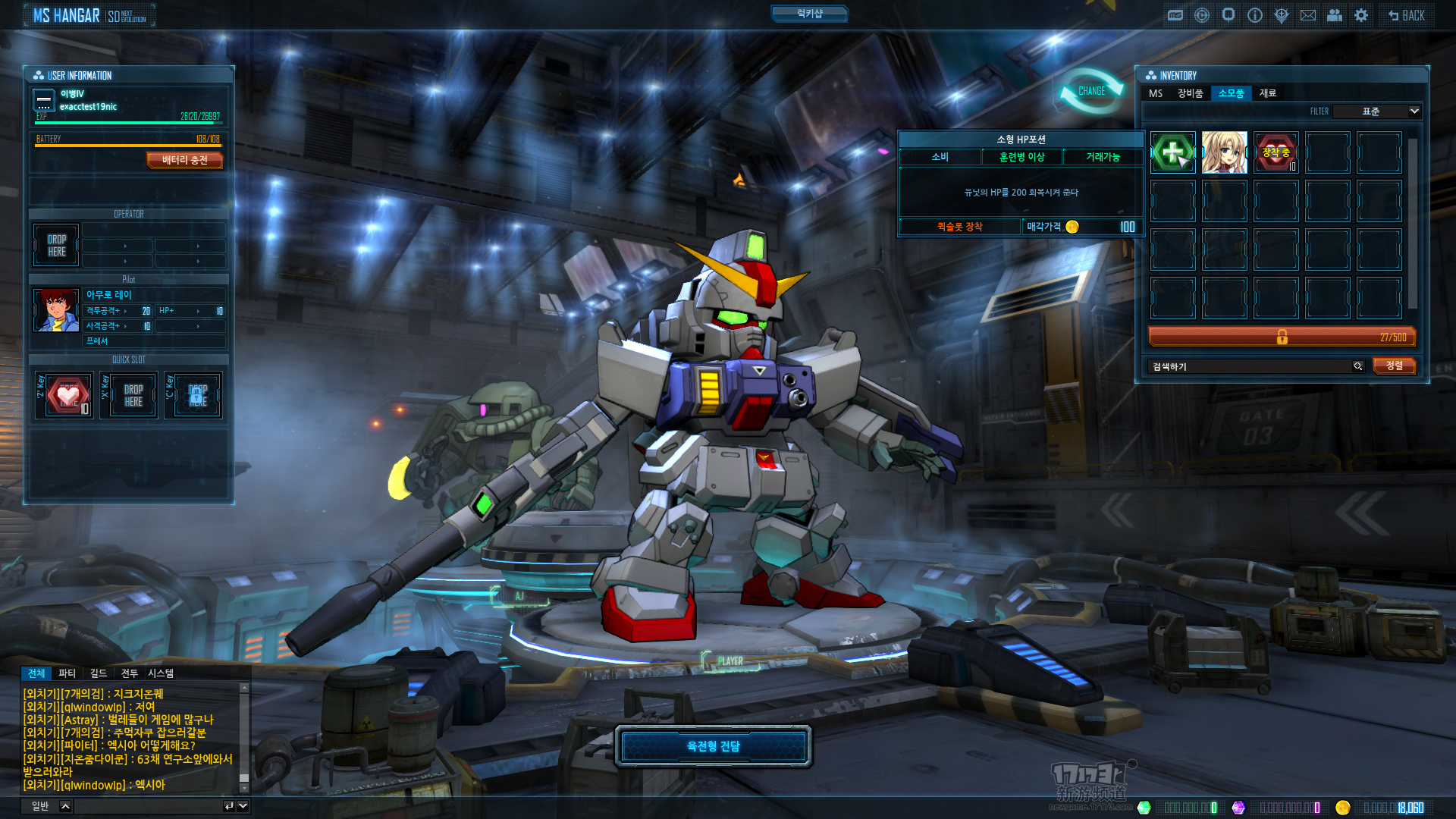Click the 퀵슬롯 장착 button
Image resolution: width=1456 pixels, height=819 pixels.
click(x=959, y=227)
